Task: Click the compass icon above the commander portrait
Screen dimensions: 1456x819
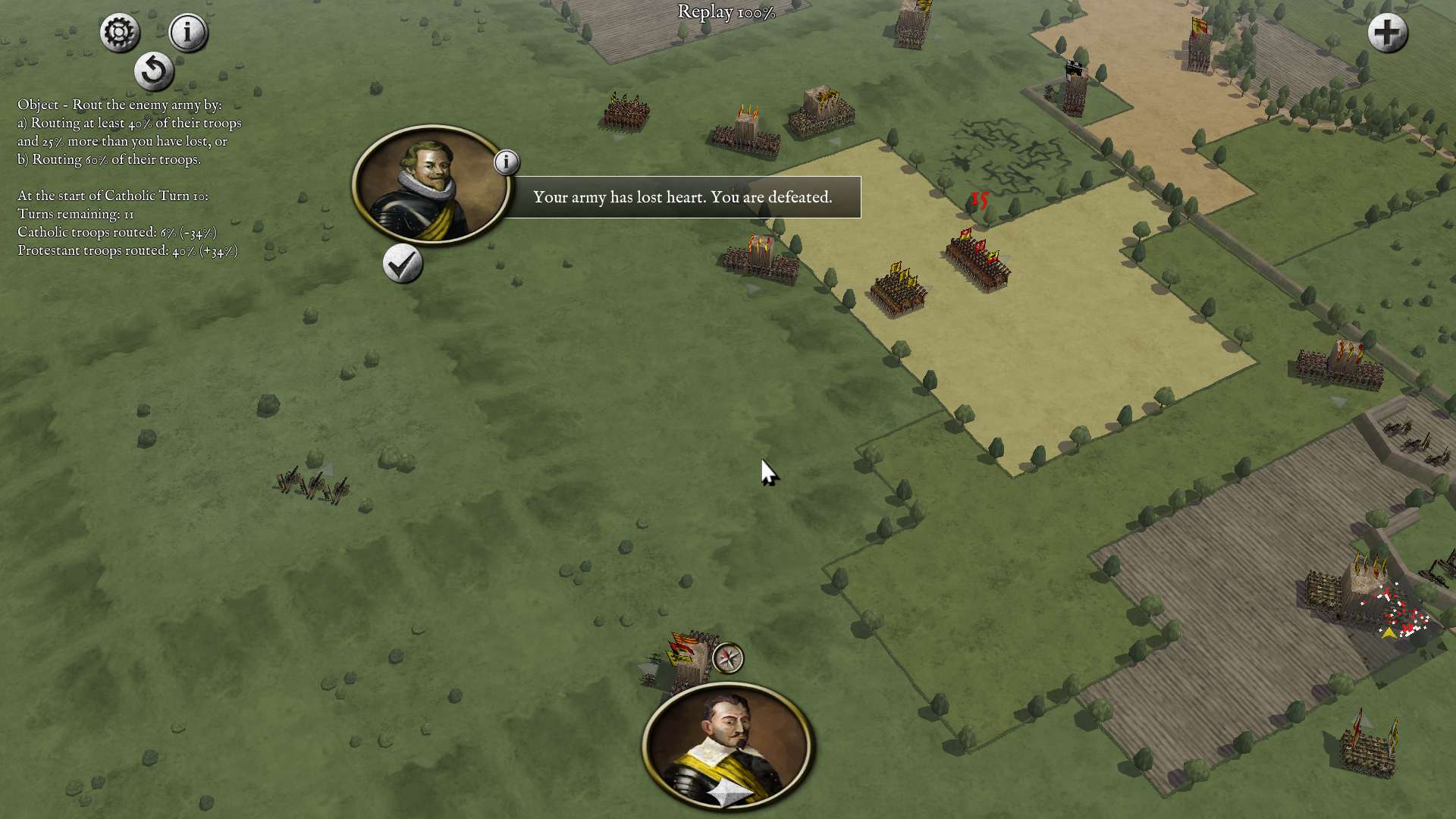Action: (x=728, y=658)
